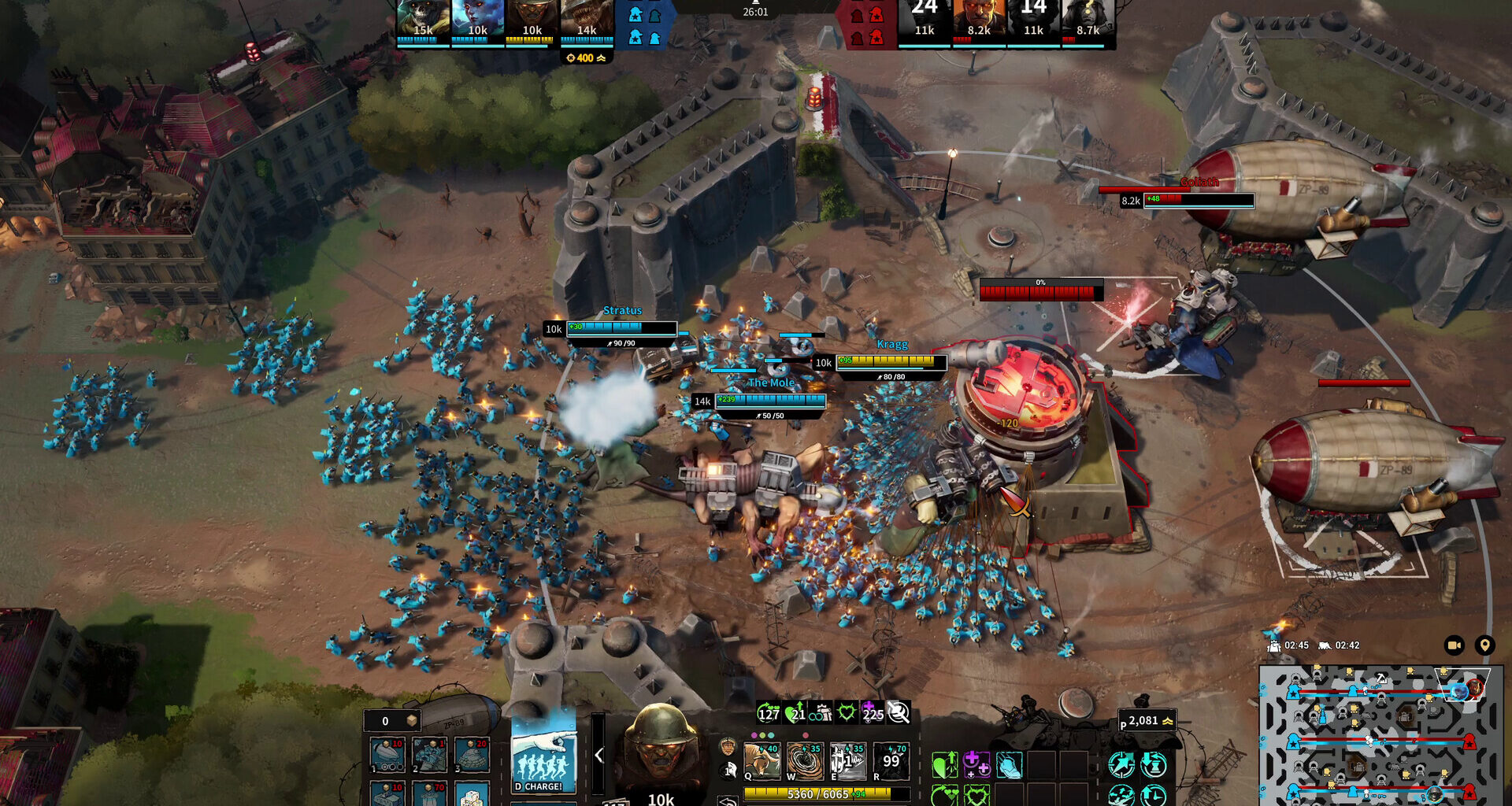Cast the swirling vortex W ability

pyautogui.click(x=804, y=761)
